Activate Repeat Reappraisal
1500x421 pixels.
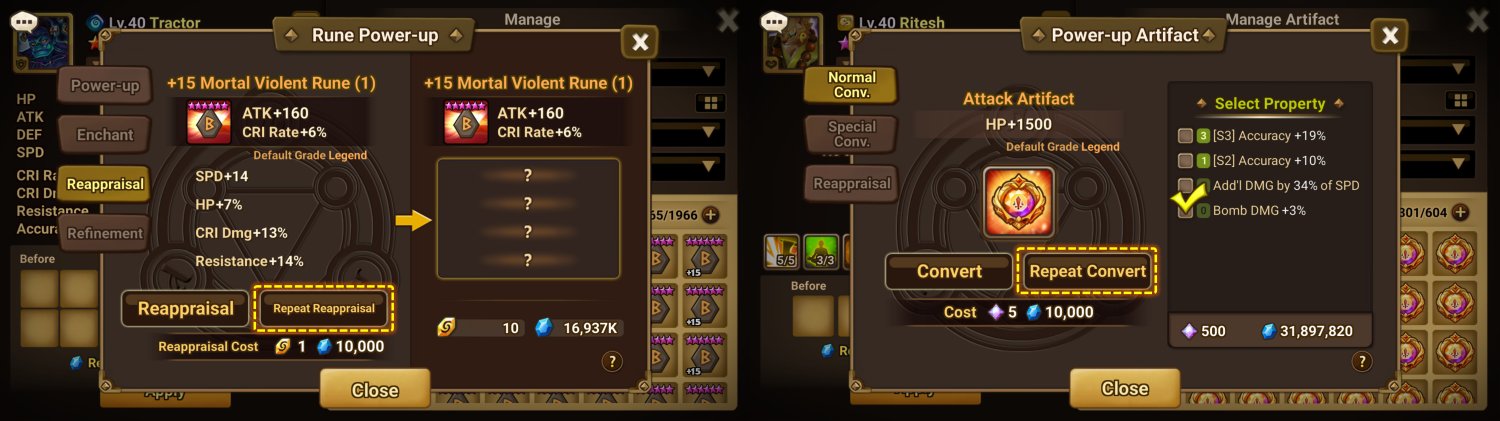[324, 308]
